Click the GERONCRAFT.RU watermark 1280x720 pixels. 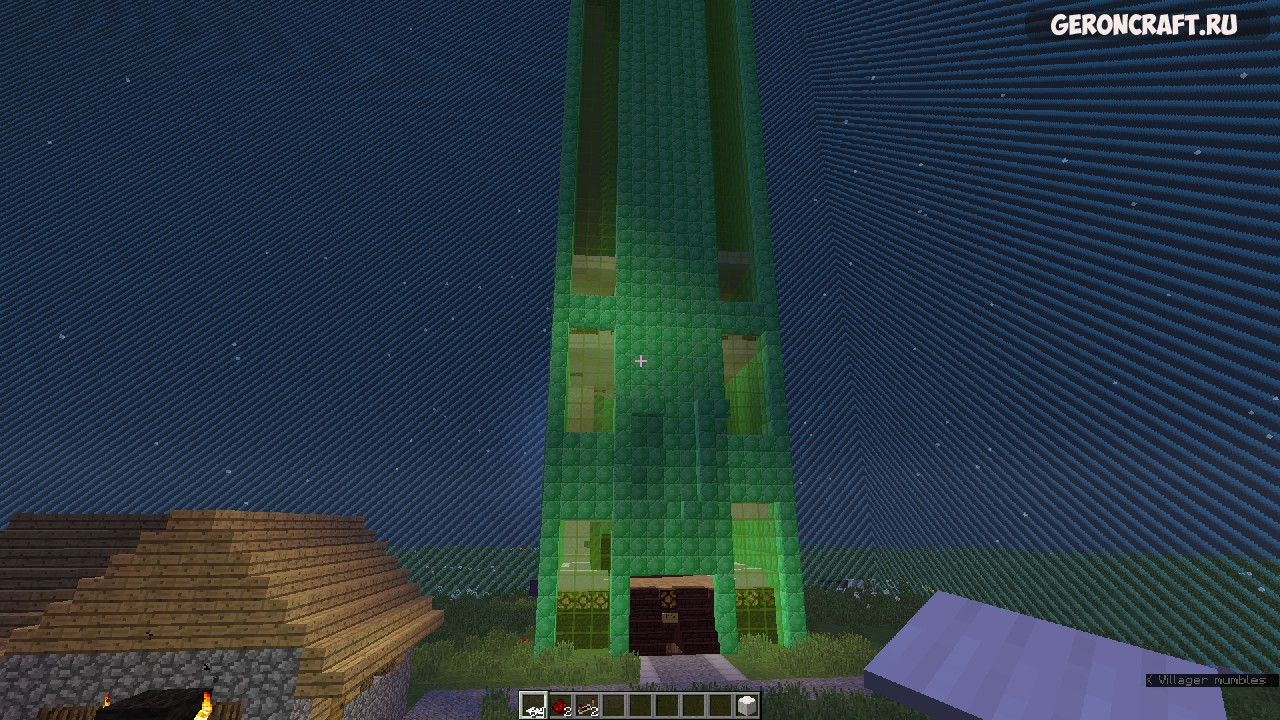click(x=1143, y=26)
